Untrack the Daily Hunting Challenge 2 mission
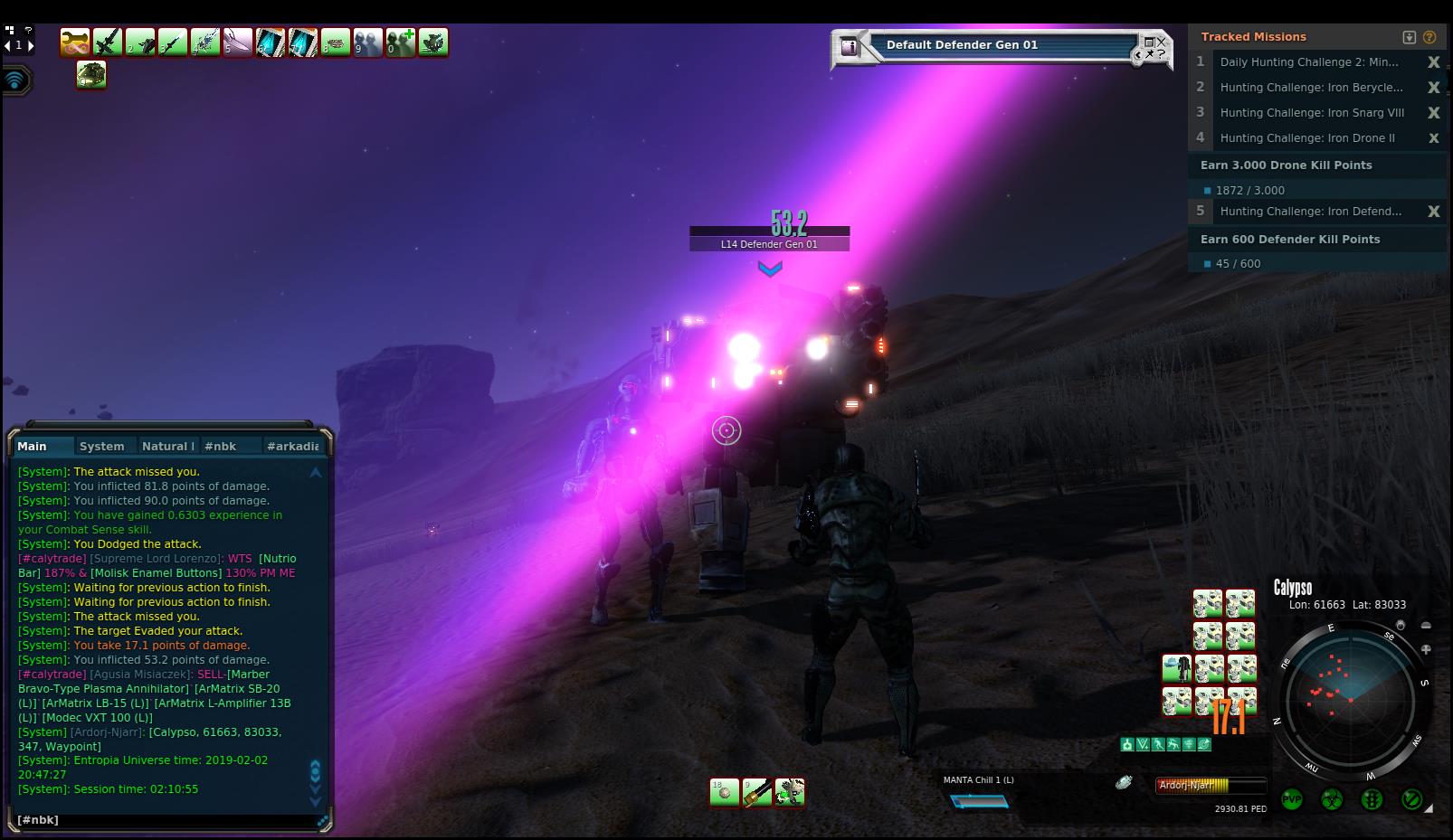1453x840 pixels. [x=1433, y=62]
